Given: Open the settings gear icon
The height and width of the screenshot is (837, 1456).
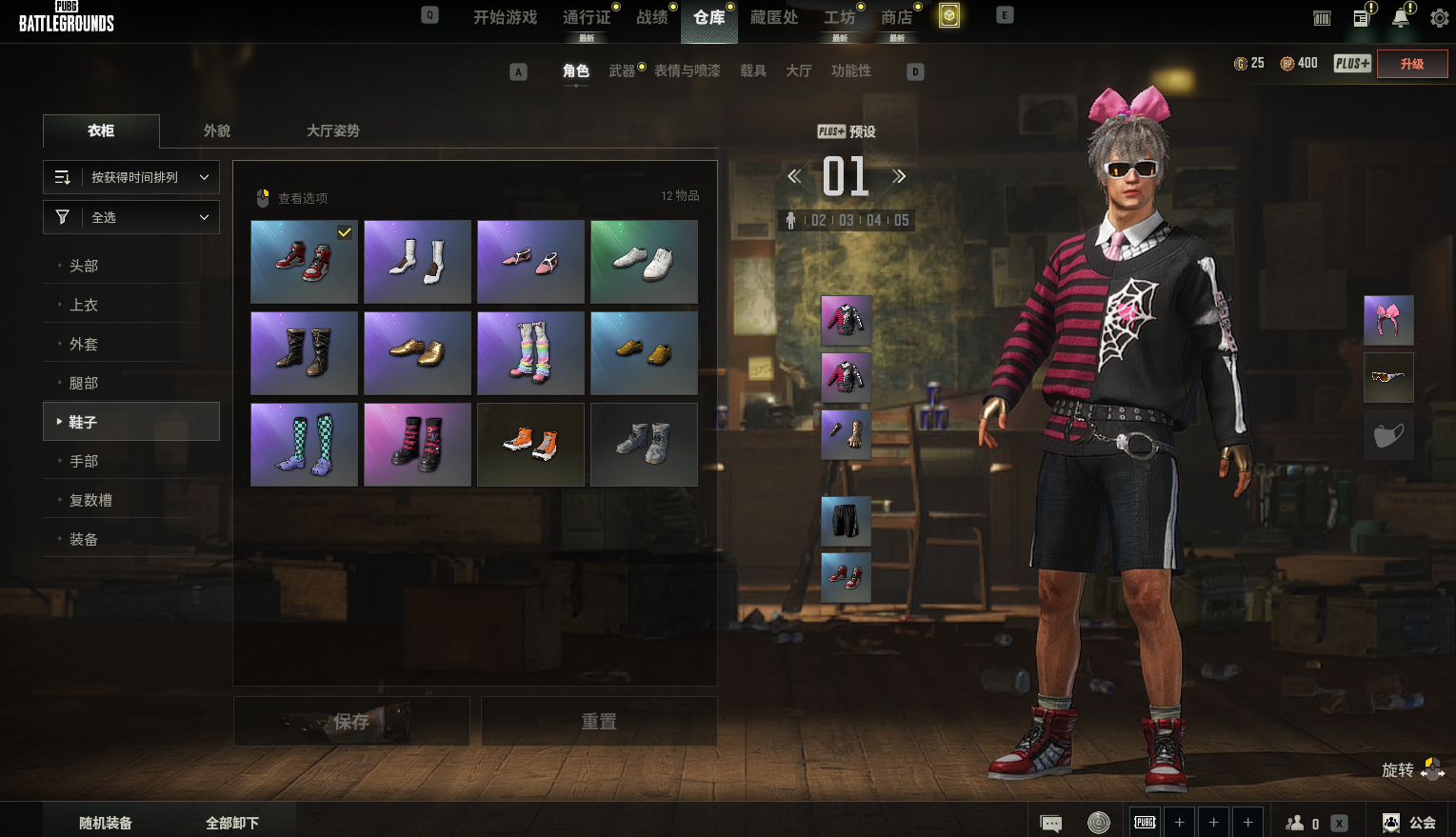Looking at the screenshot, I should [x=1440, y=17].
